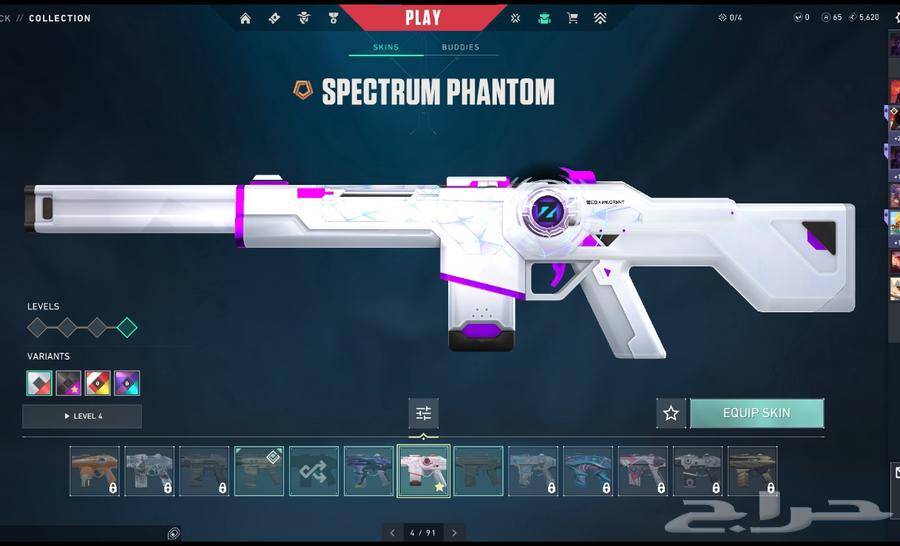Open the store cart icon
This screenshot has height=546, width=900.
(x=572, y=18)
